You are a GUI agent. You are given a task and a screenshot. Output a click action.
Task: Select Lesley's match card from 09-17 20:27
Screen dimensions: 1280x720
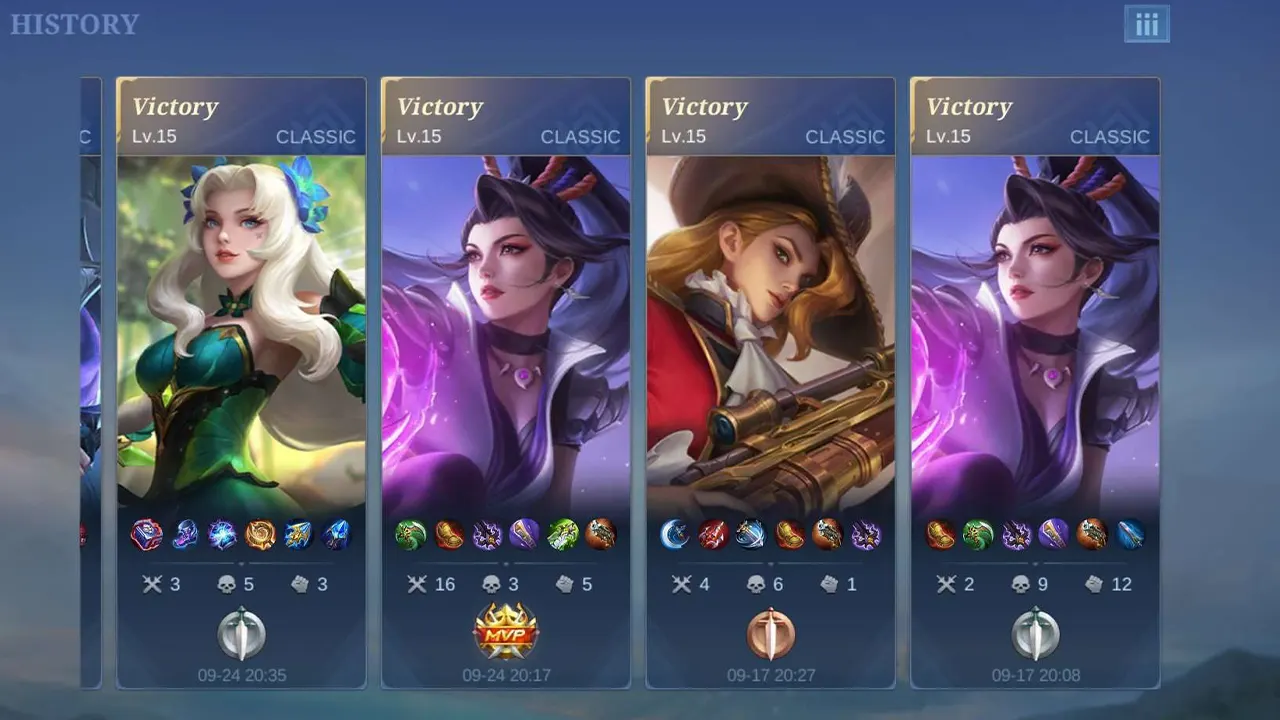coord(770,350)
